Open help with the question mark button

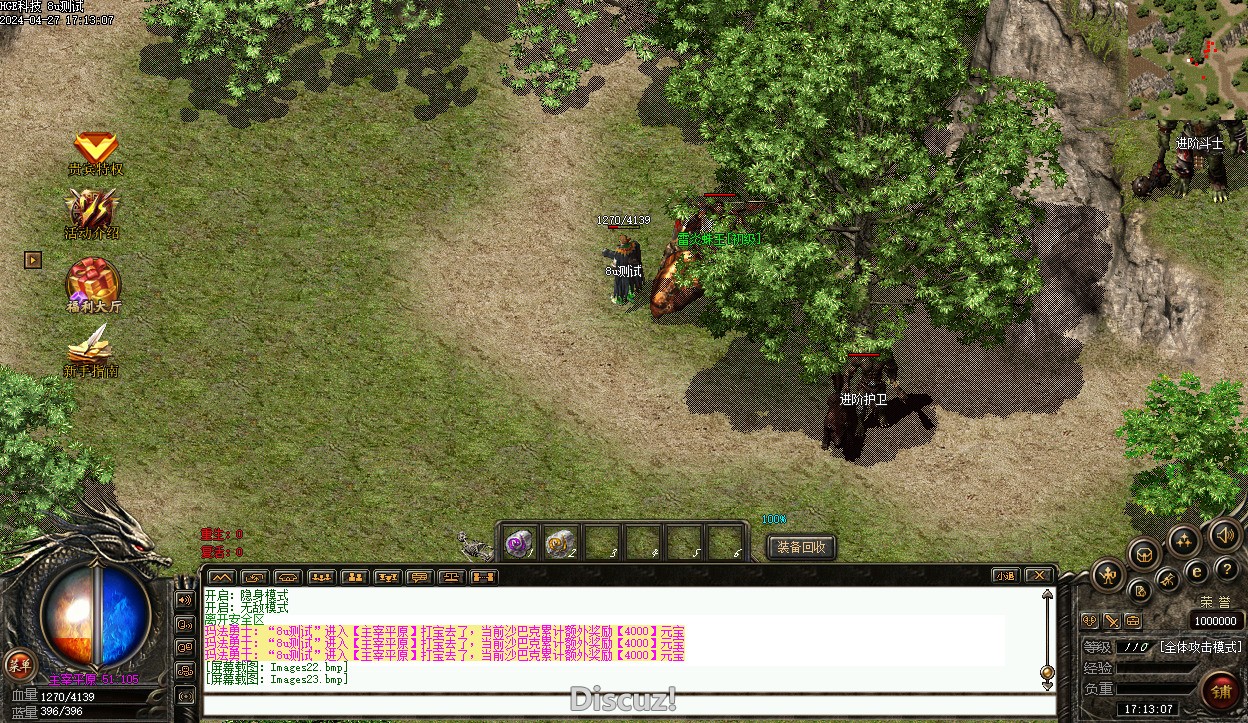1227,569
